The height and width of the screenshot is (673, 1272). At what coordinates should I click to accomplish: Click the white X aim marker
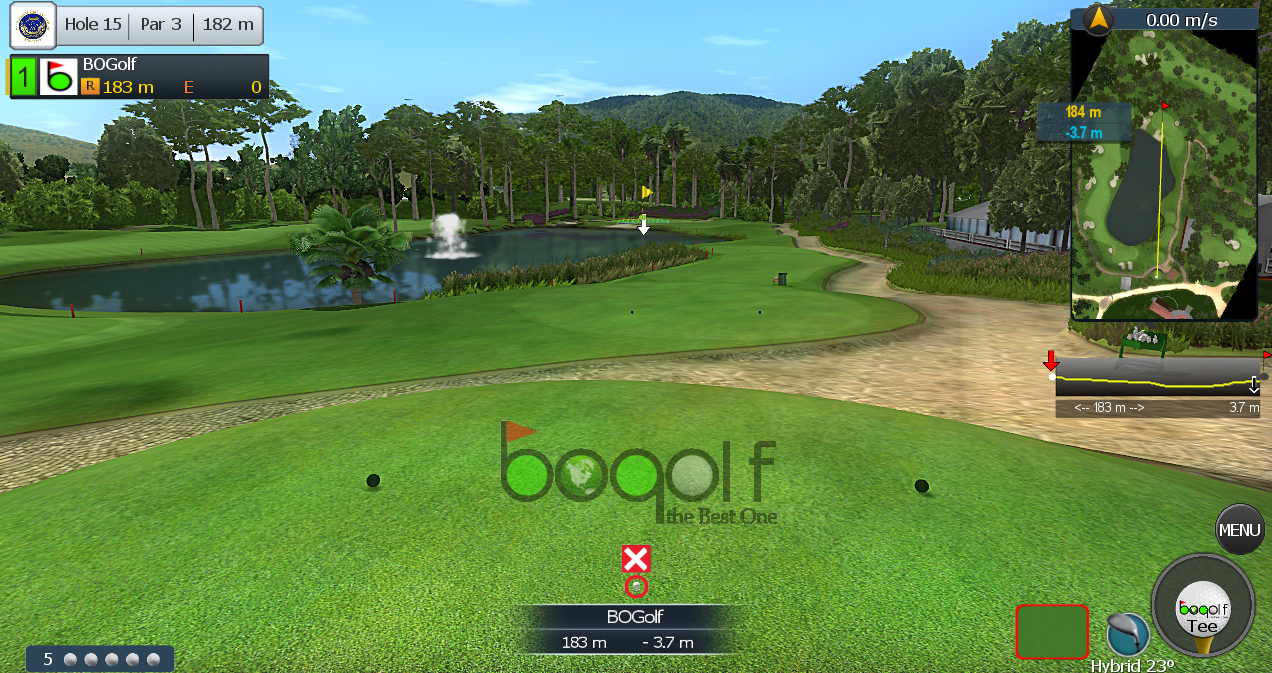coord(635,559)
